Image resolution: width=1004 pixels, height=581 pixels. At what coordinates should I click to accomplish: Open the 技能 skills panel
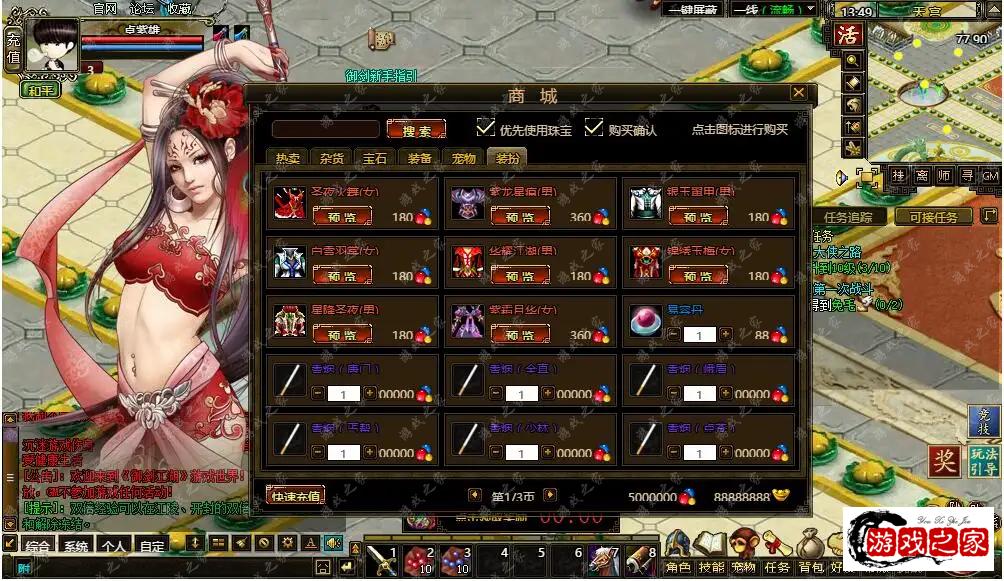click(711, 567)
